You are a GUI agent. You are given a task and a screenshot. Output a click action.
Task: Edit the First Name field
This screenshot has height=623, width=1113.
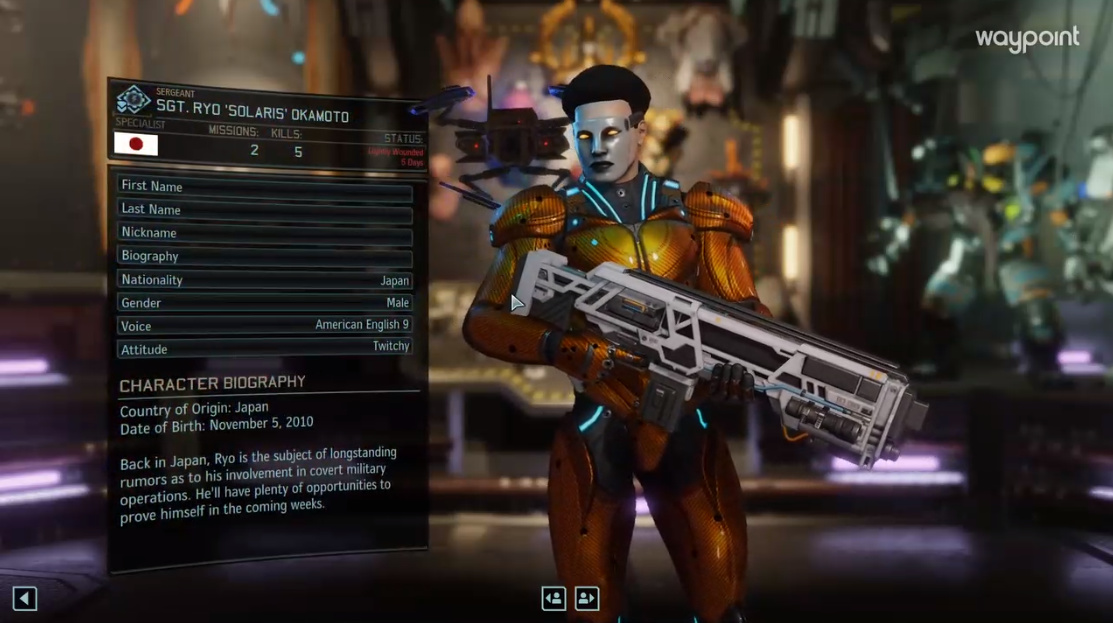[x=265, y=186]
